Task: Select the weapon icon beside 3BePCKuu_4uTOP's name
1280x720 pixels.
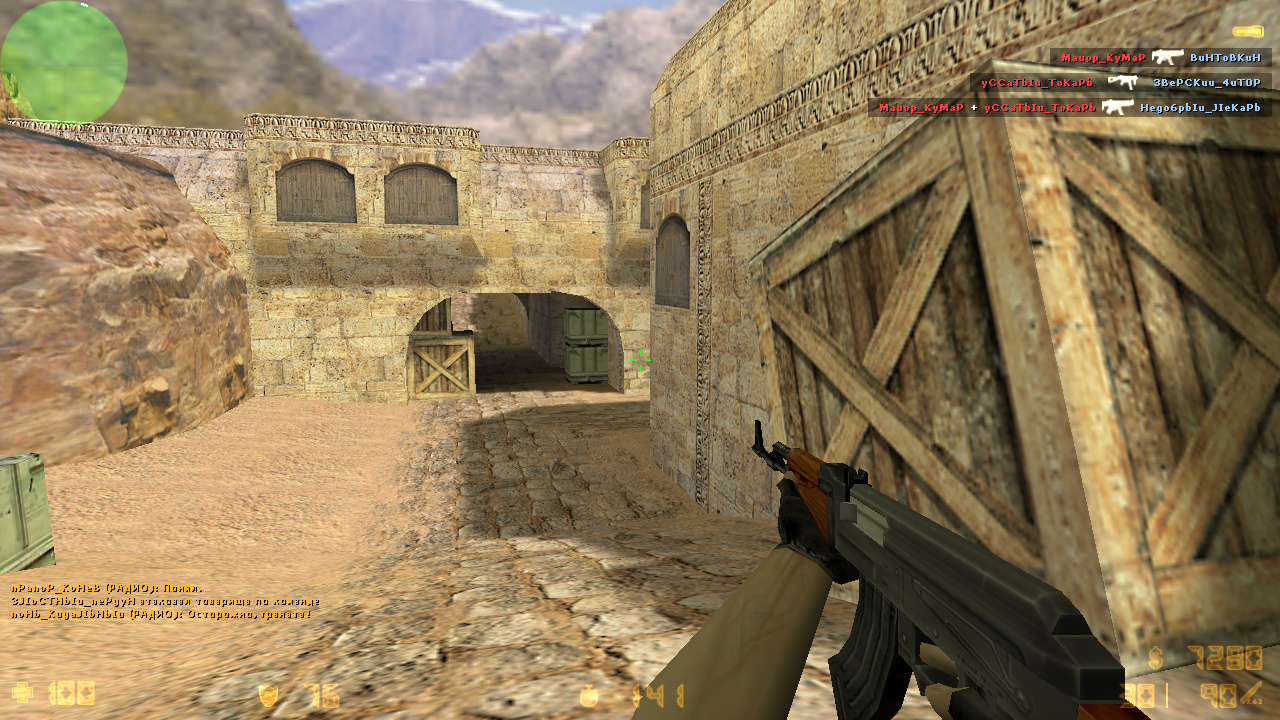Action: (x=1123, y=82)
